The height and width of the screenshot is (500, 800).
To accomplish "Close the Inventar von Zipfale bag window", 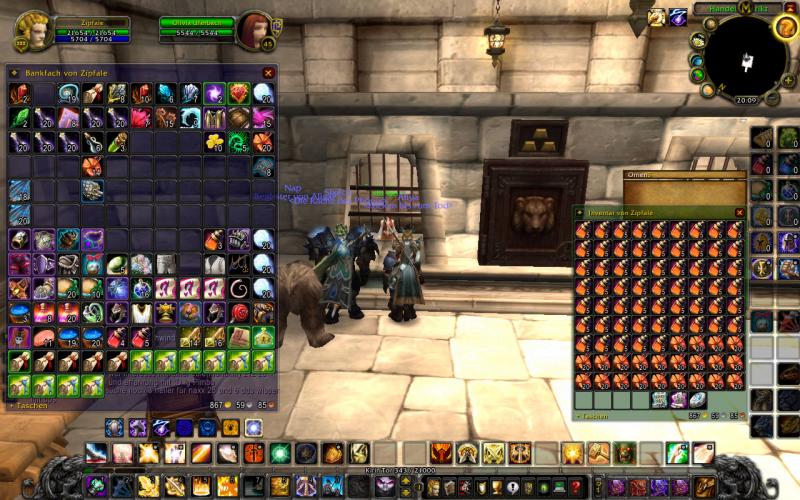I will [x=740, y=213].
